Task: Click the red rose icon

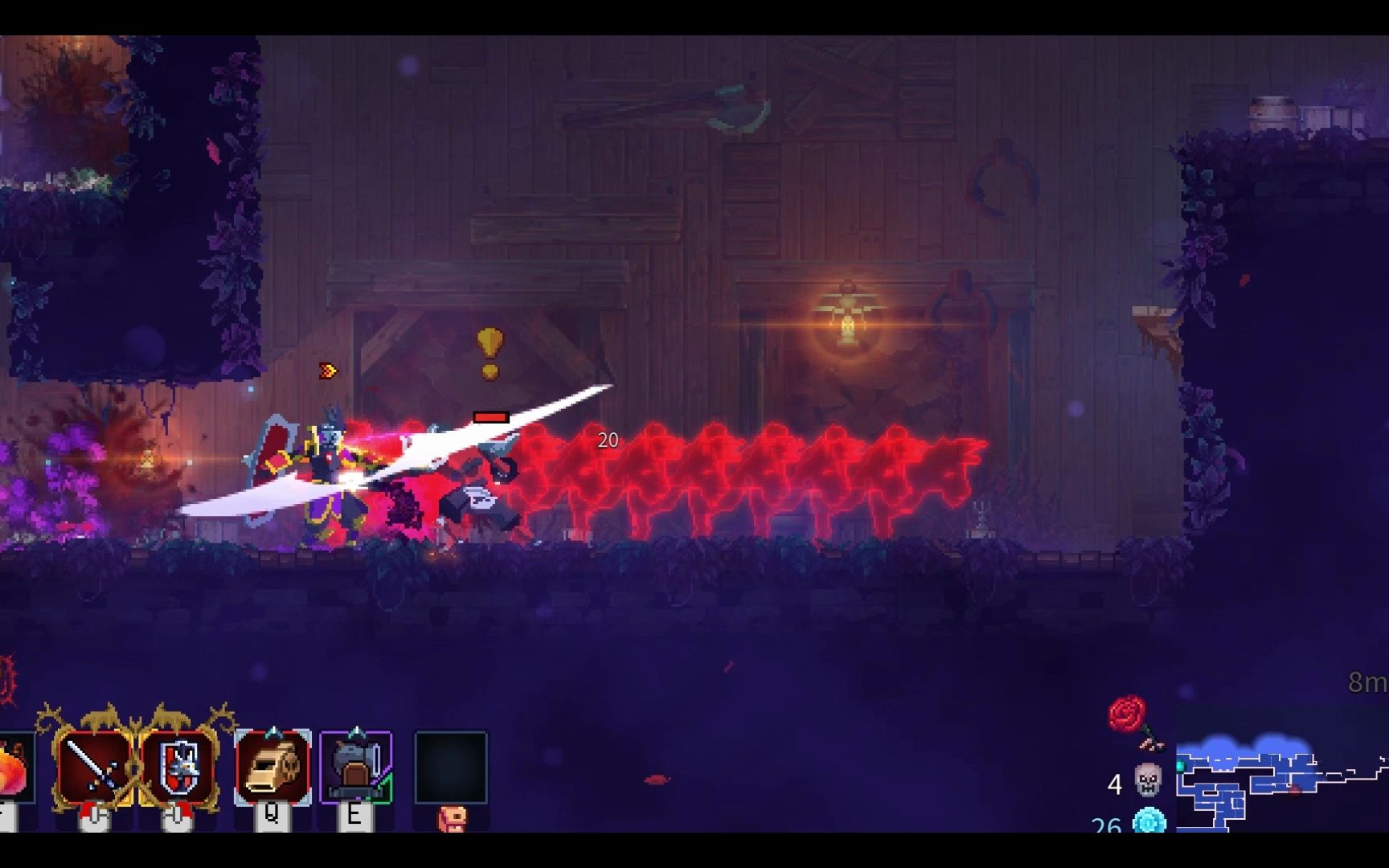Action: 1129,717
